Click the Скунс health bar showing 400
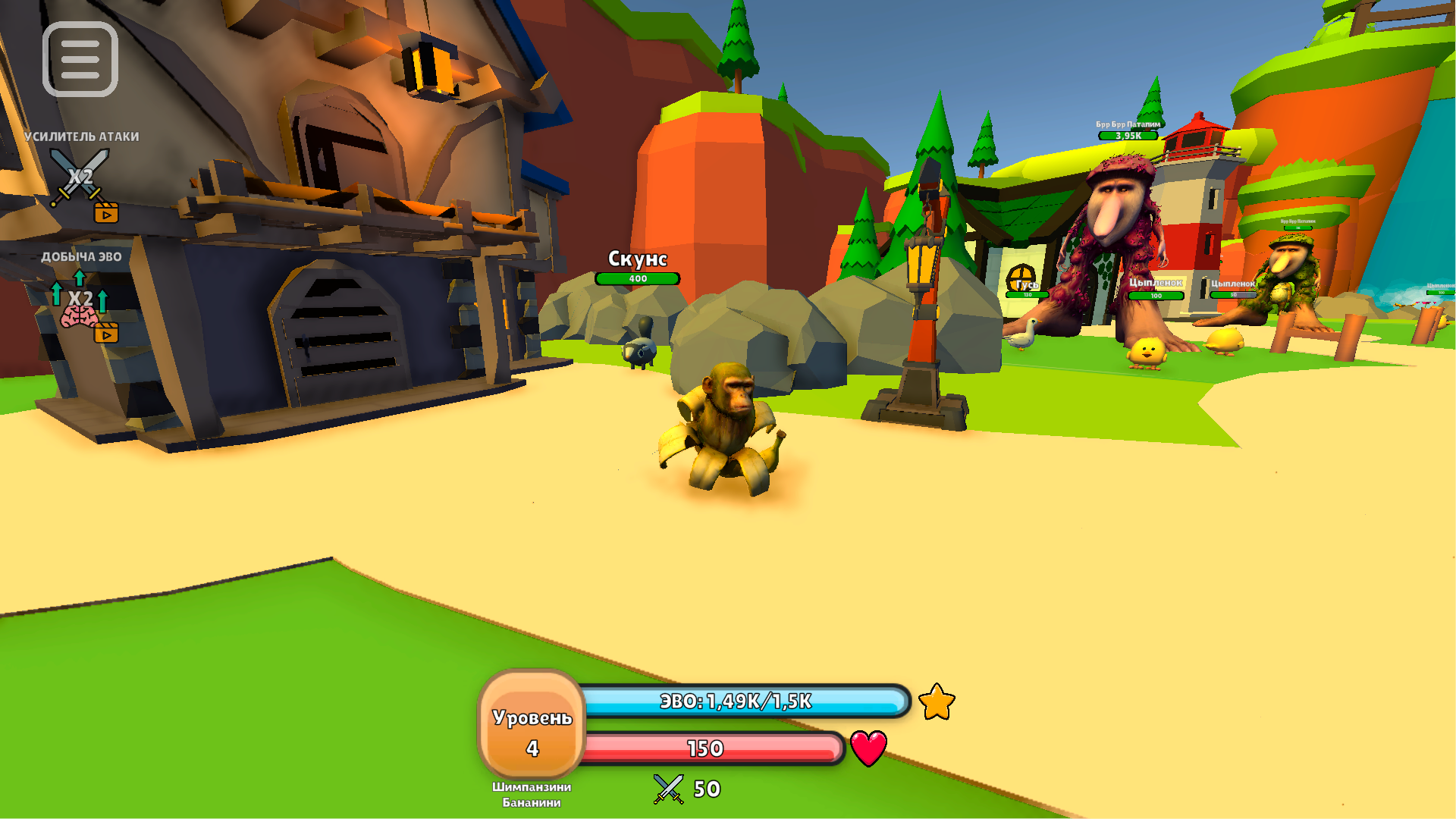This screenshot has width=1456, height=819. (638, 278)
